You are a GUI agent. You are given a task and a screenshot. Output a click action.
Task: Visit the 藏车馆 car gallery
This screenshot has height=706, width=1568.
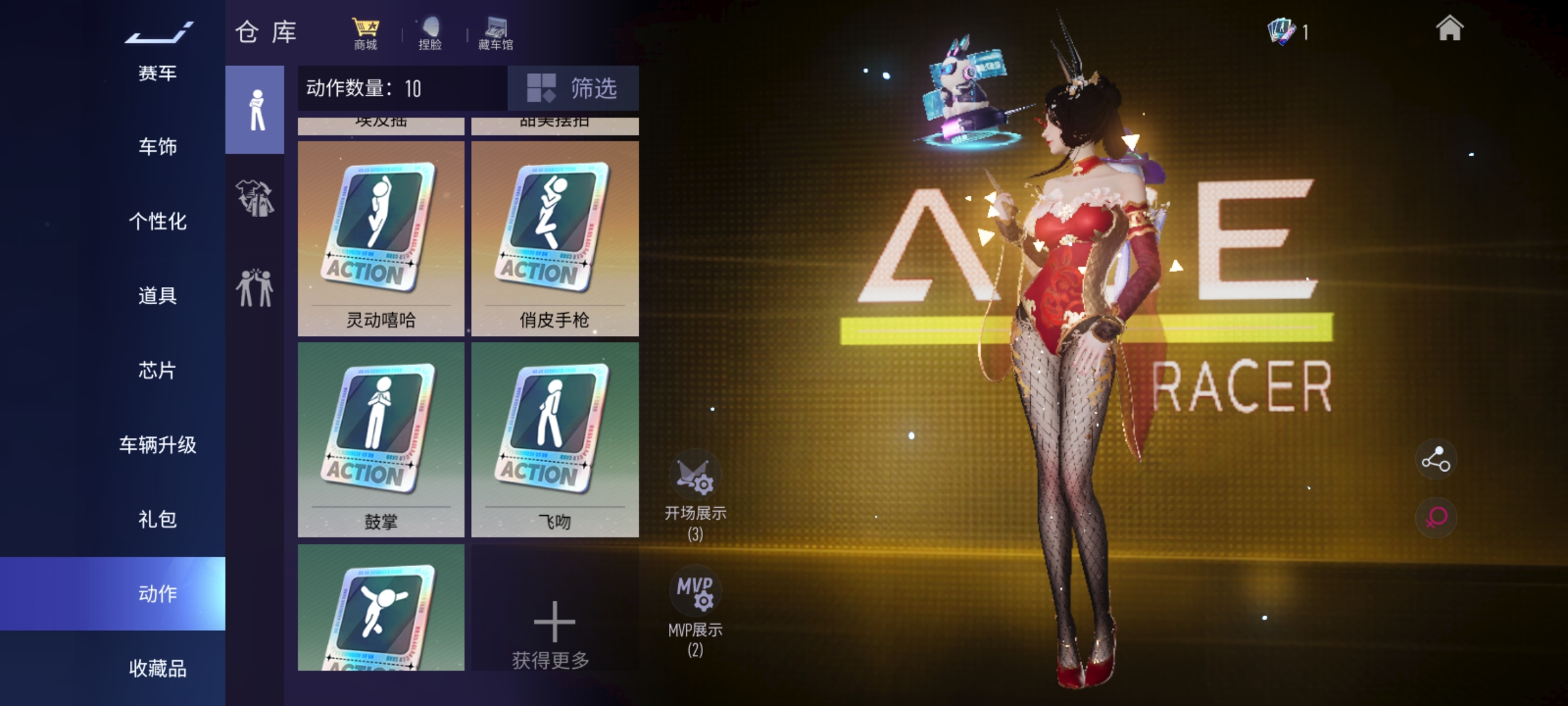[495, 34]
